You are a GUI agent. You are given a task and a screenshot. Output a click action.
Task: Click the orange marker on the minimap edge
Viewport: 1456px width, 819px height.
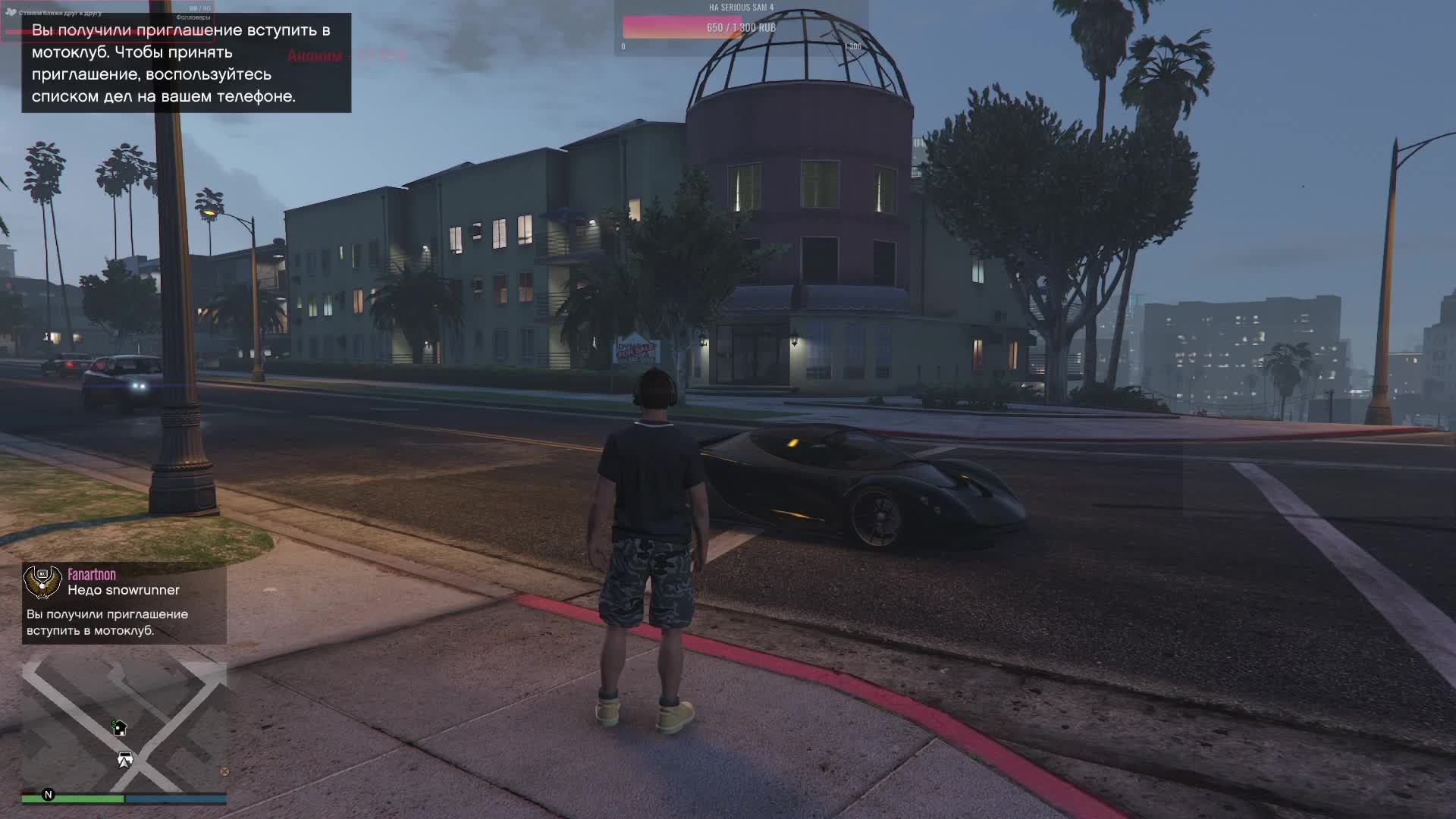pos(224,771)
